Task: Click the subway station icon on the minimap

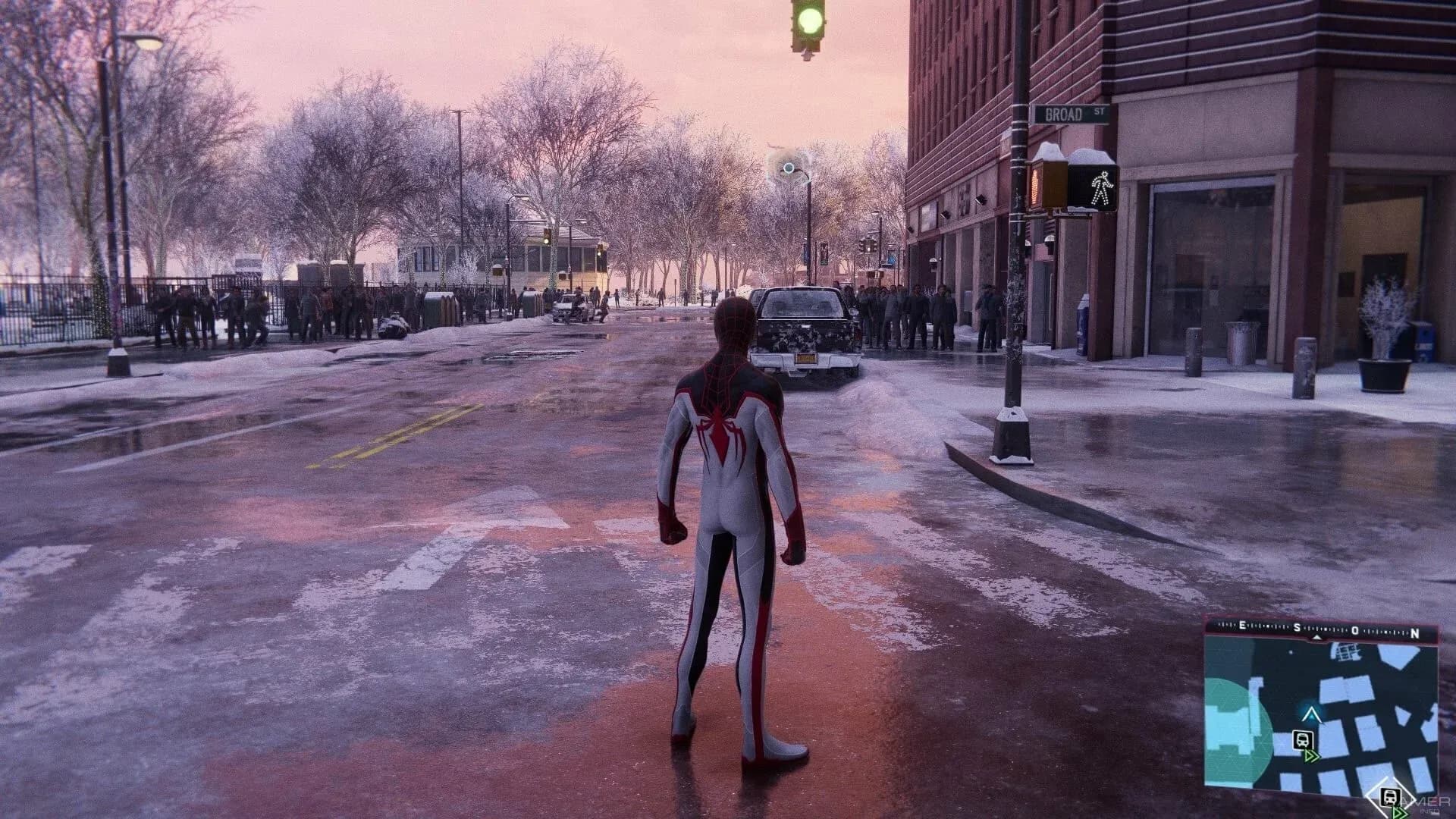Action: [1302, 740]
